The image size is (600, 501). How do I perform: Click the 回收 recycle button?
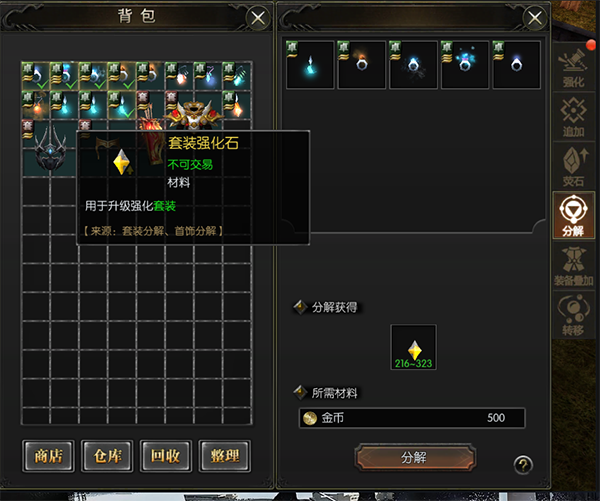click(165, 457)
